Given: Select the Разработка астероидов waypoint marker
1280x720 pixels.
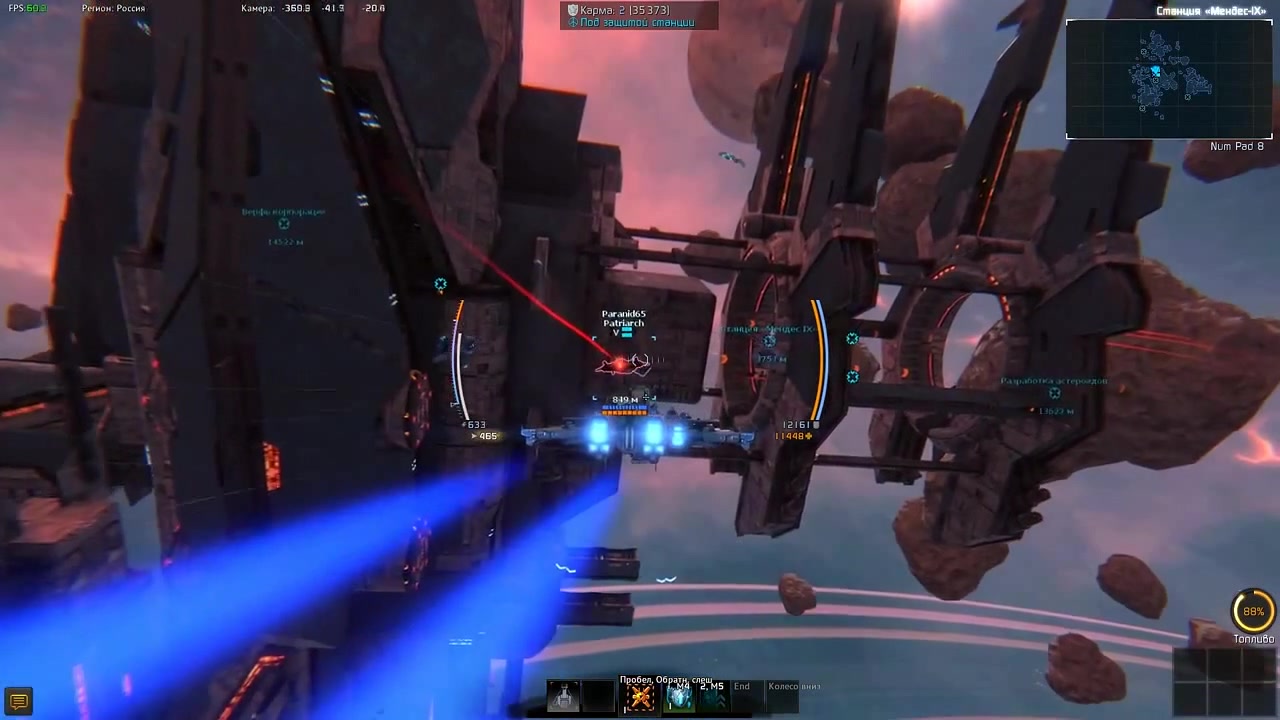Looking at the screenshot, I should click(x=1054, y=395).
